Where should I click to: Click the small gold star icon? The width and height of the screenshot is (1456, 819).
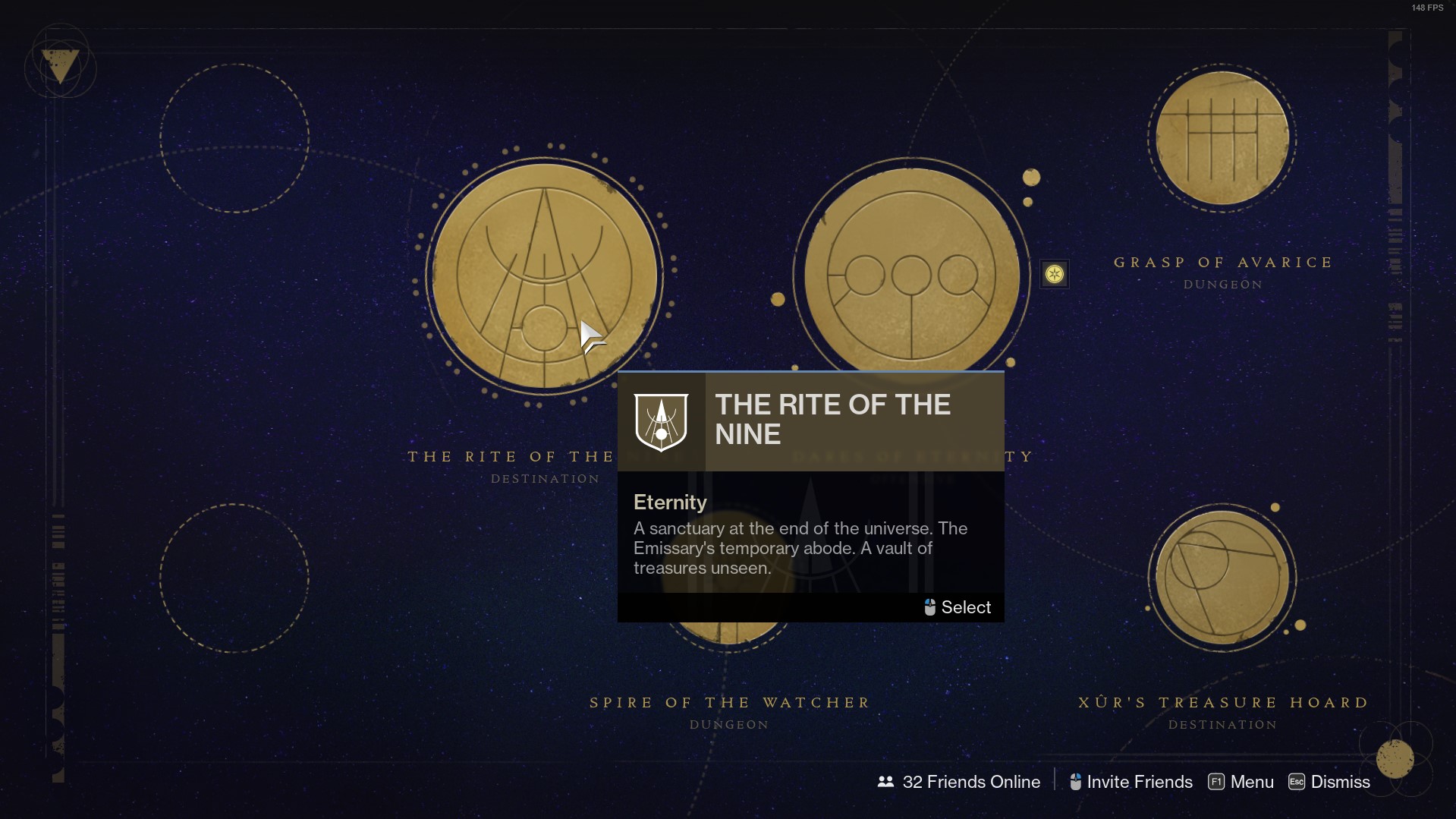[1054, 274]
